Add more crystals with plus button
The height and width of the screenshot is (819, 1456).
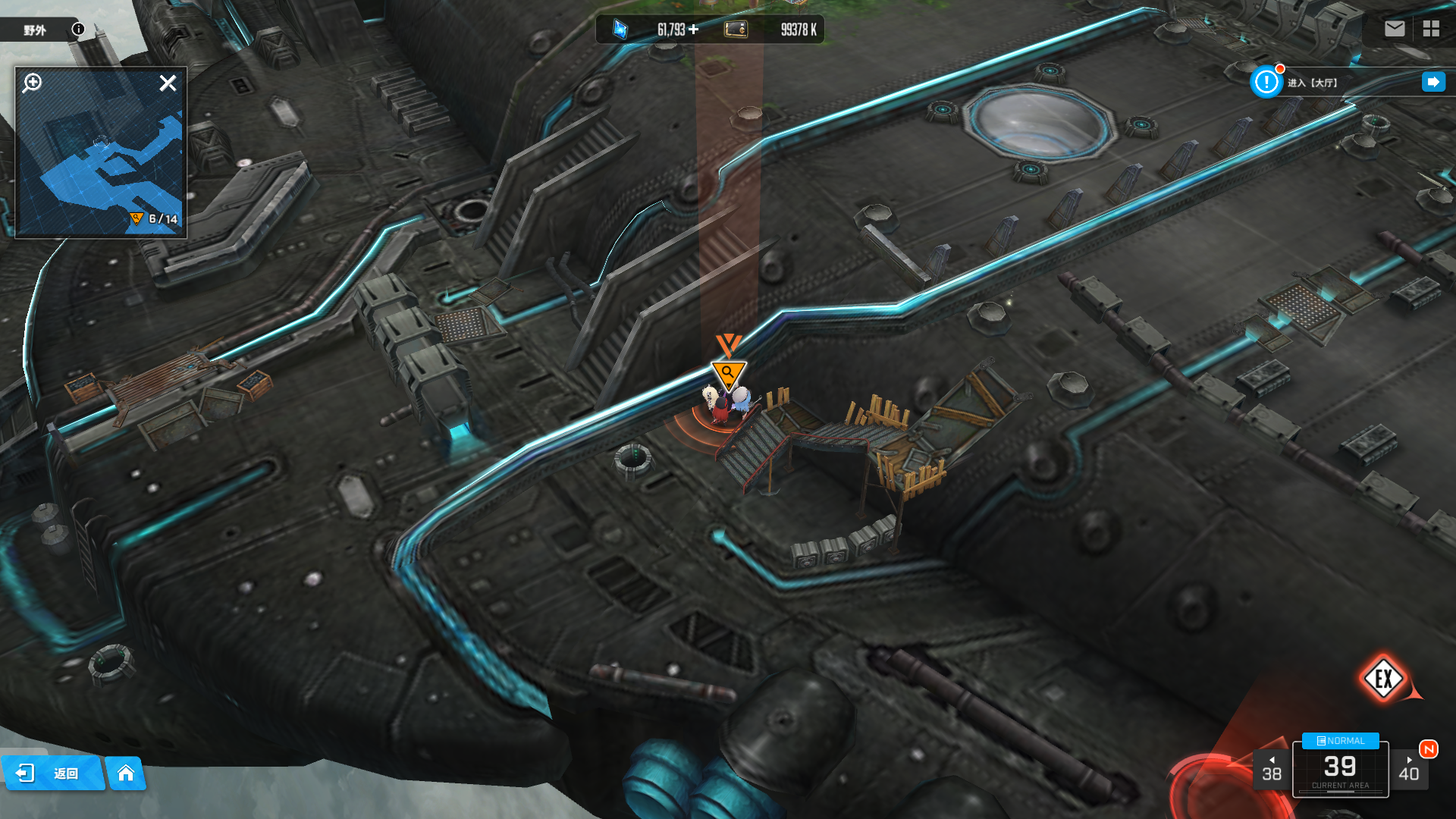(x=694, y=30)
